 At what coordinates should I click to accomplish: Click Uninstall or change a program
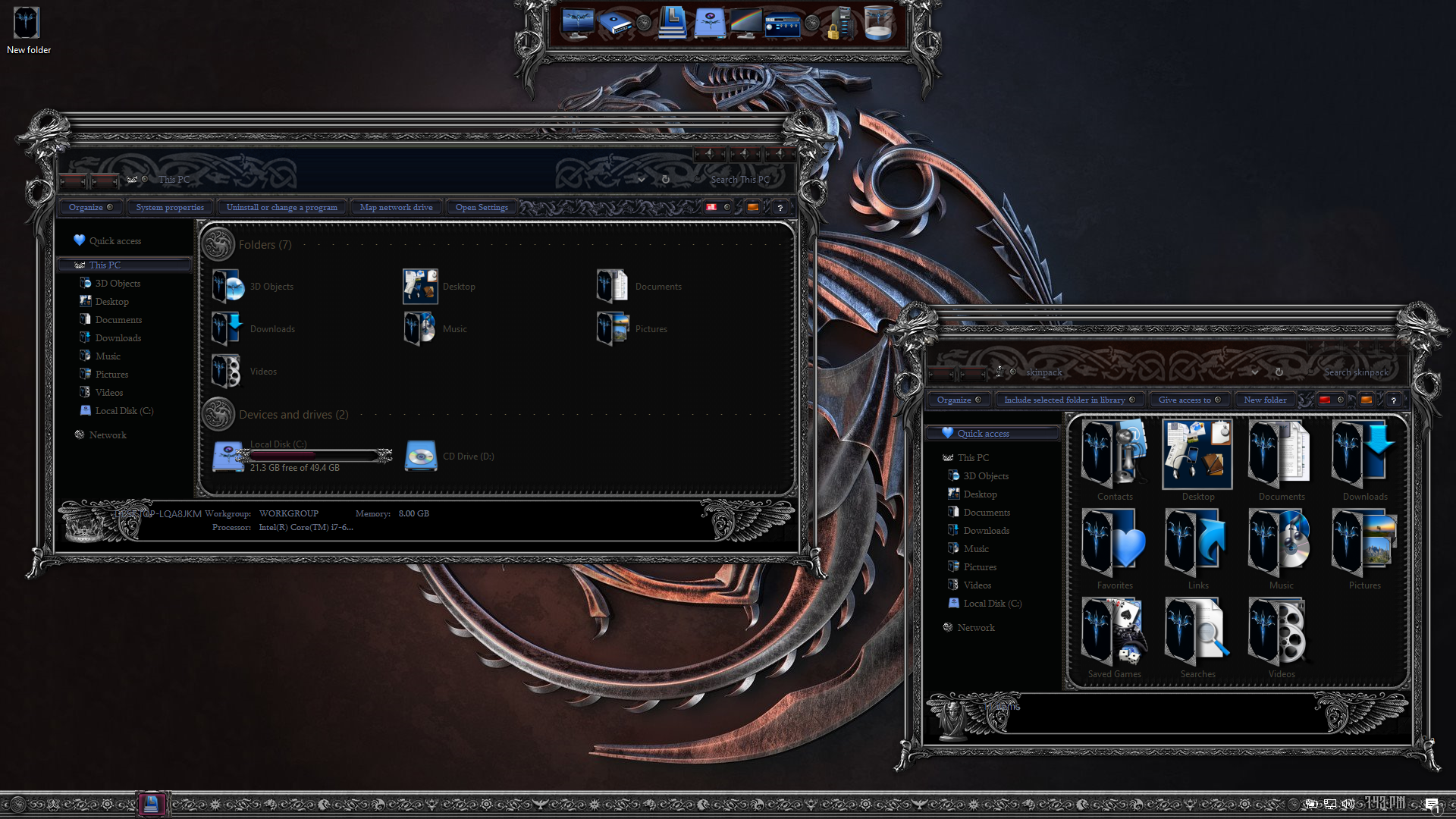pos(281,208)
